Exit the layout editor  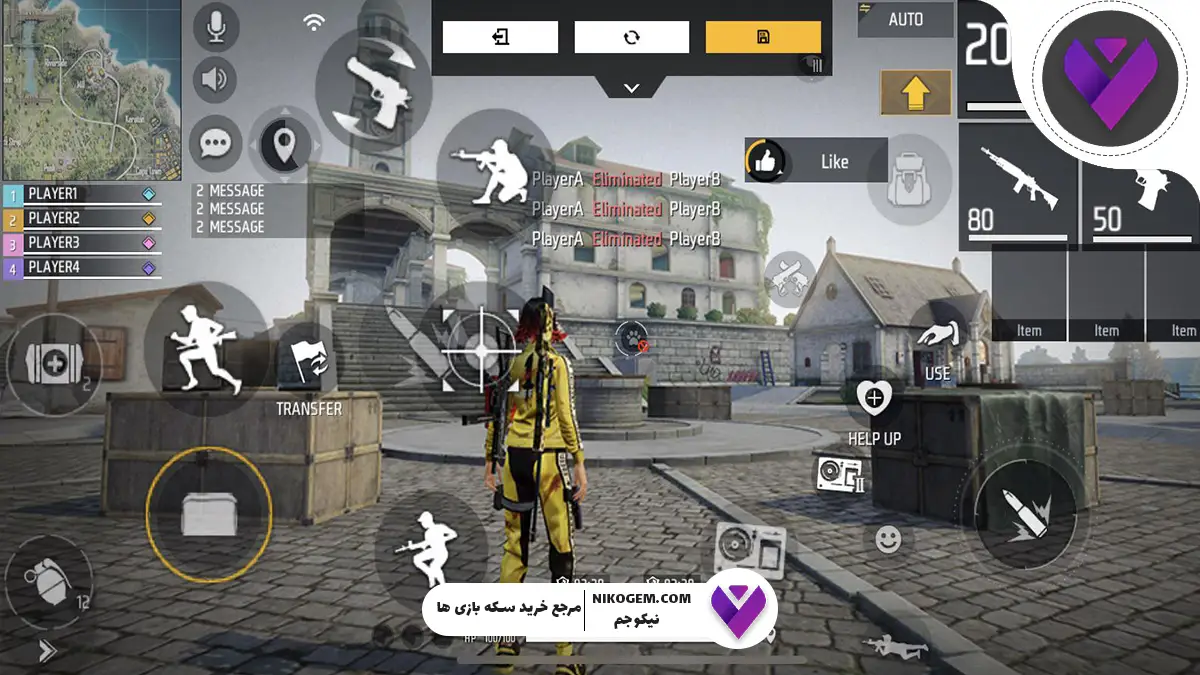click(x=500, y=37)
